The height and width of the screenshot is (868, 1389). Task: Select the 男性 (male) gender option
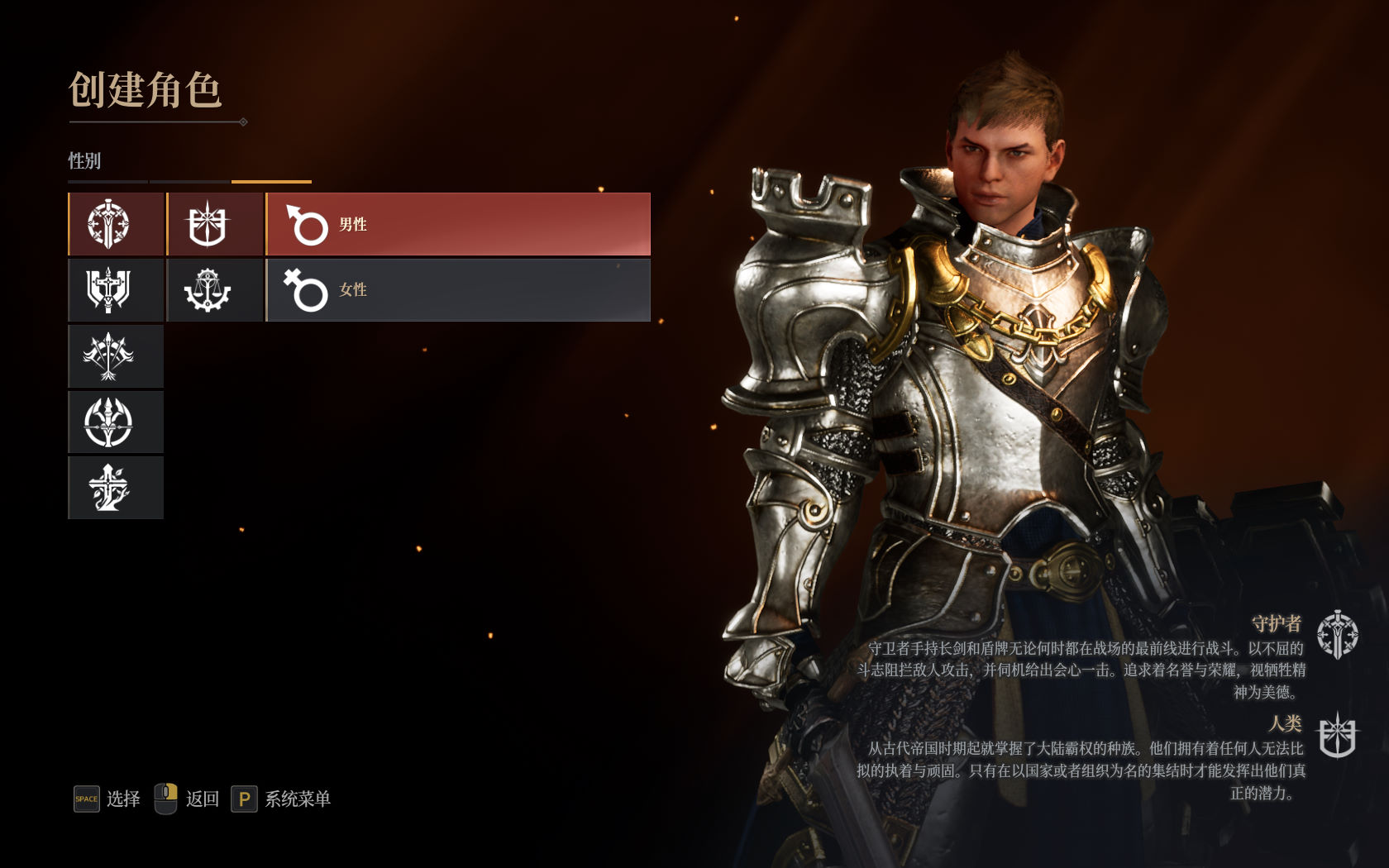coord(458,224)
